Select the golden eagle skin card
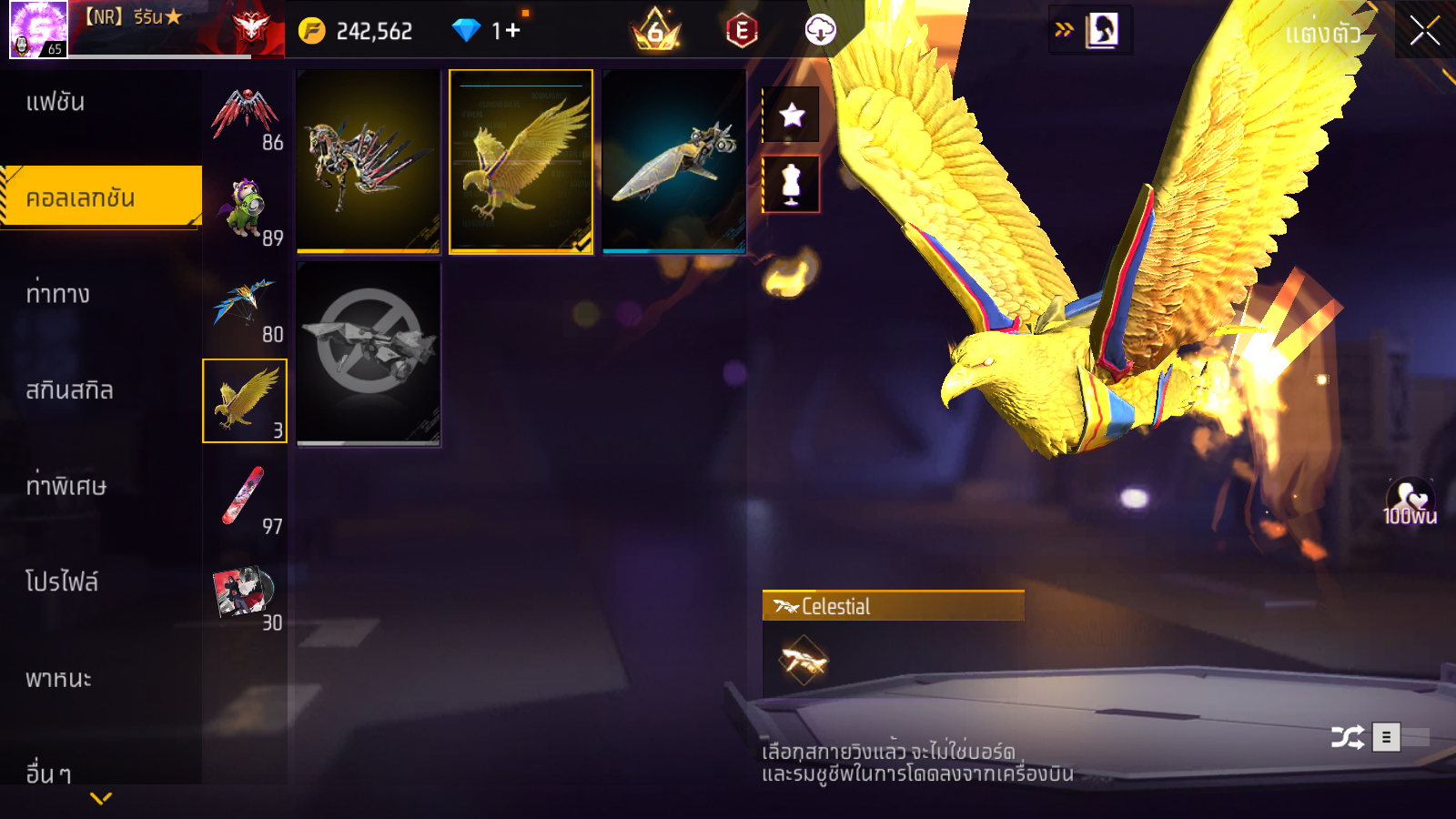Image resolution: width=1456 pixels, height=819 pixels. [521, 161]
